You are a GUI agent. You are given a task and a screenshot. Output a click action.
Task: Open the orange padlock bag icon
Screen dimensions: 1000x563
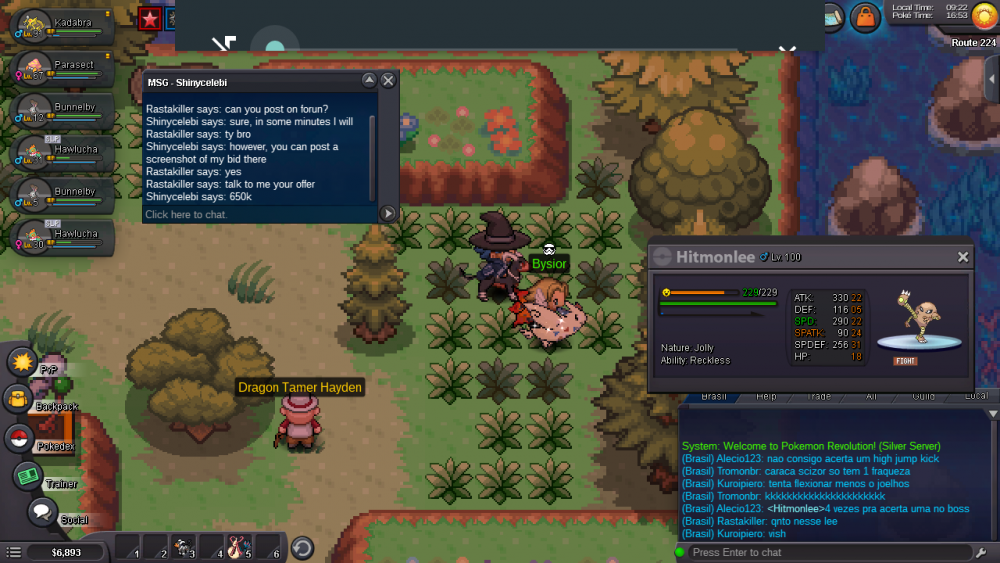(x=864, y=17)
